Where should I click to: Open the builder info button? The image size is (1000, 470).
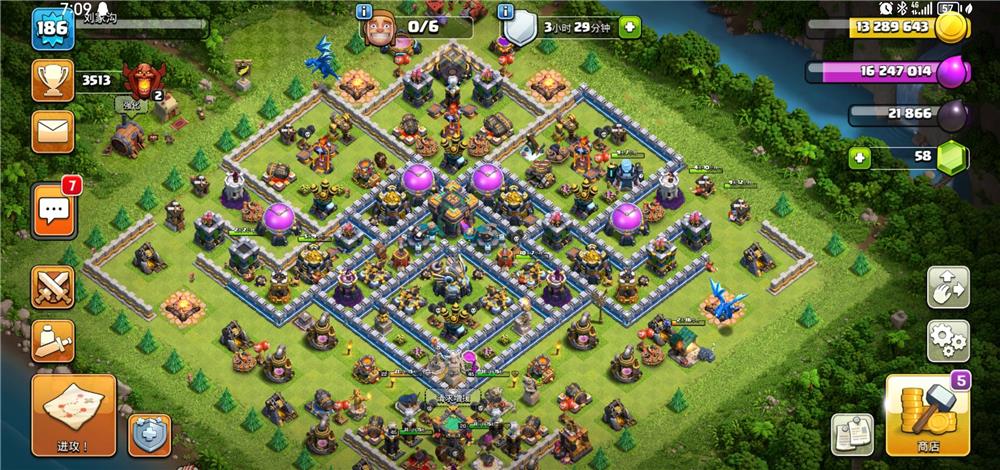[x=364, y=12]
